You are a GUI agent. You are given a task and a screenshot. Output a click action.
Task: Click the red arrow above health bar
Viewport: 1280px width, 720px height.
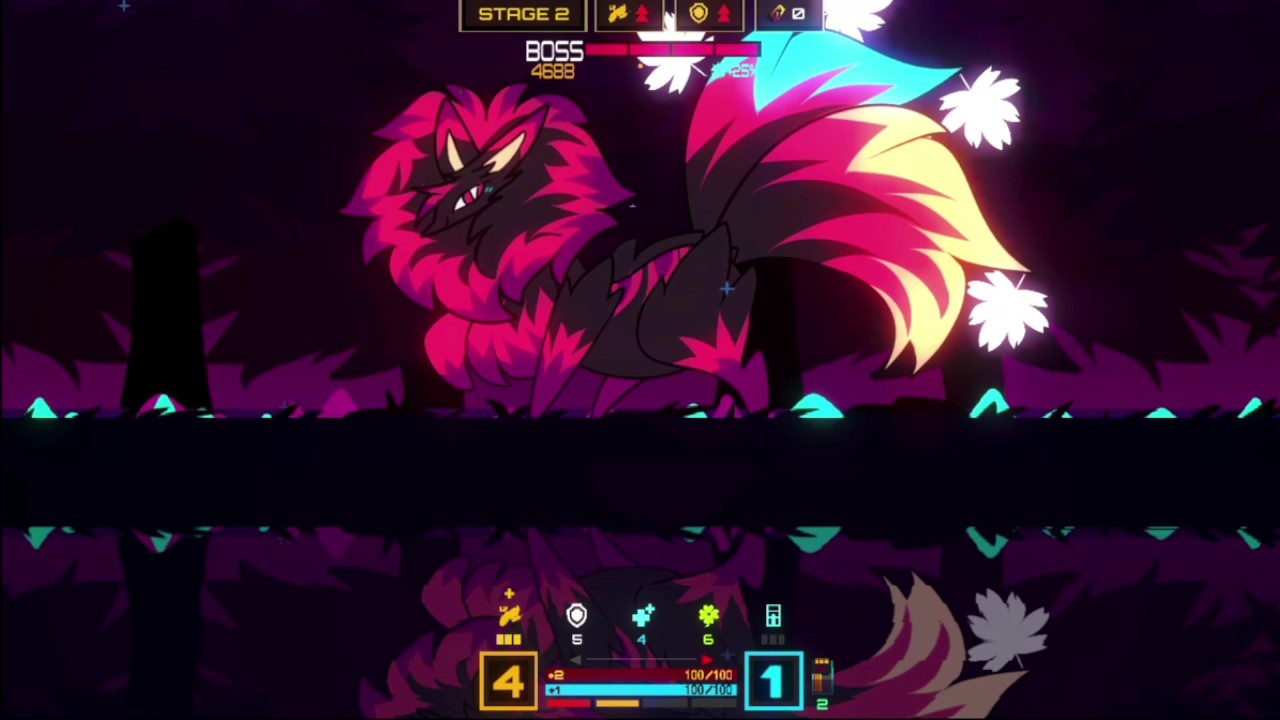click(x=706, y=659)
